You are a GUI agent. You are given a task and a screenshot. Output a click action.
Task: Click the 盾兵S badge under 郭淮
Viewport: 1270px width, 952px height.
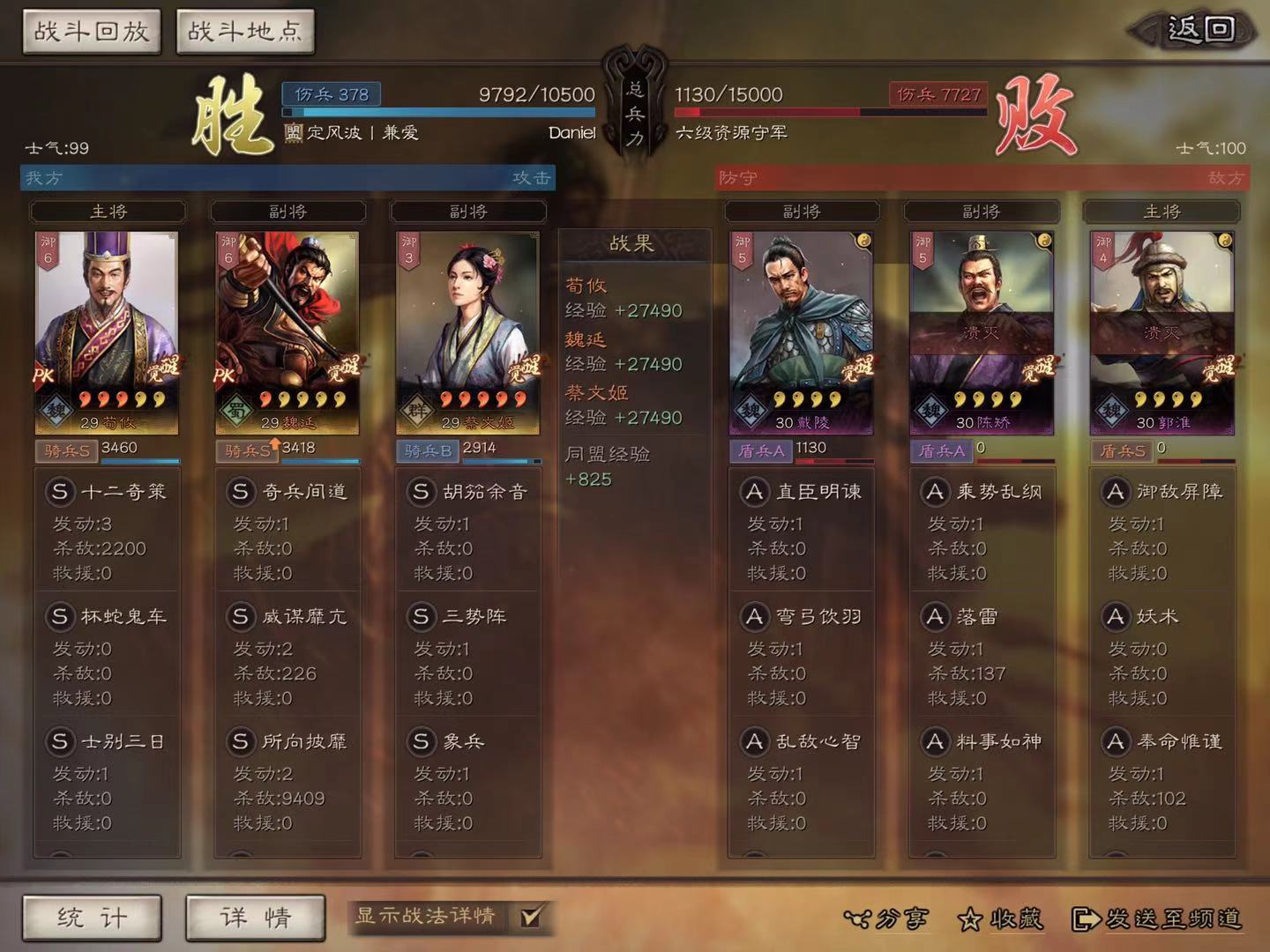[x=1121, y=449]
